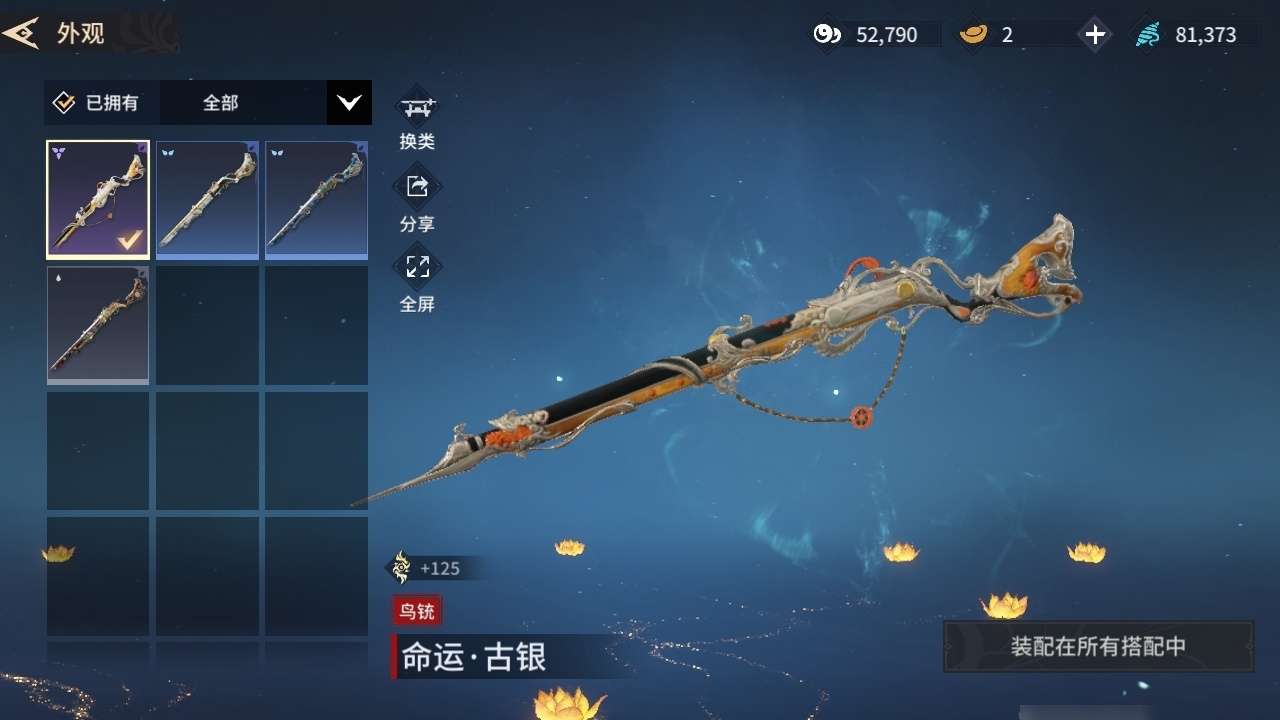Open the 换类 weapon type switcher
The height and width of the screenshot is (720, 1280).
tap(417, 108)
